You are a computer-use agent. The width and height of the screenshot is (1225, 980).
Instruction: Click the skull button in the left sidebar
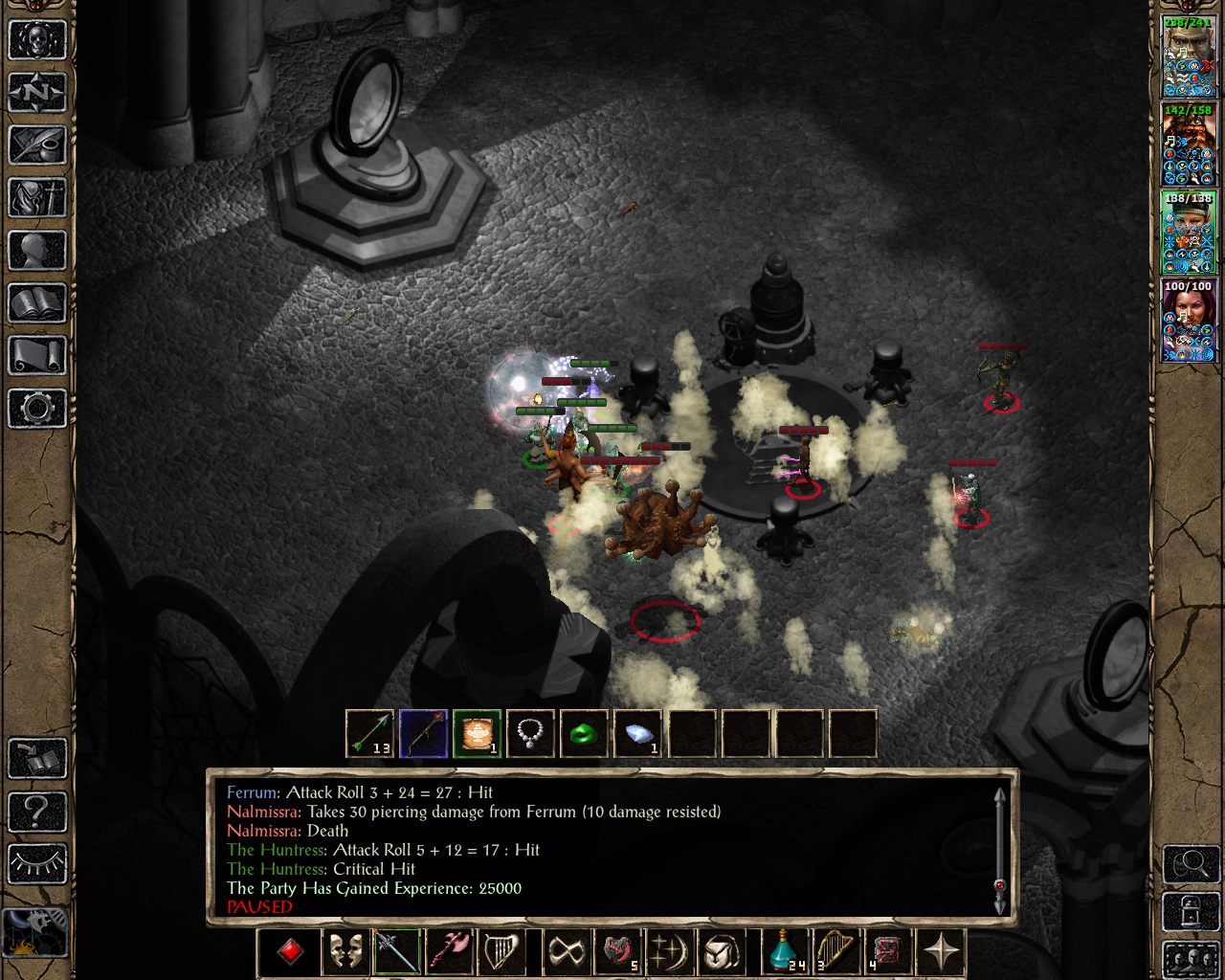coord(37,40)
